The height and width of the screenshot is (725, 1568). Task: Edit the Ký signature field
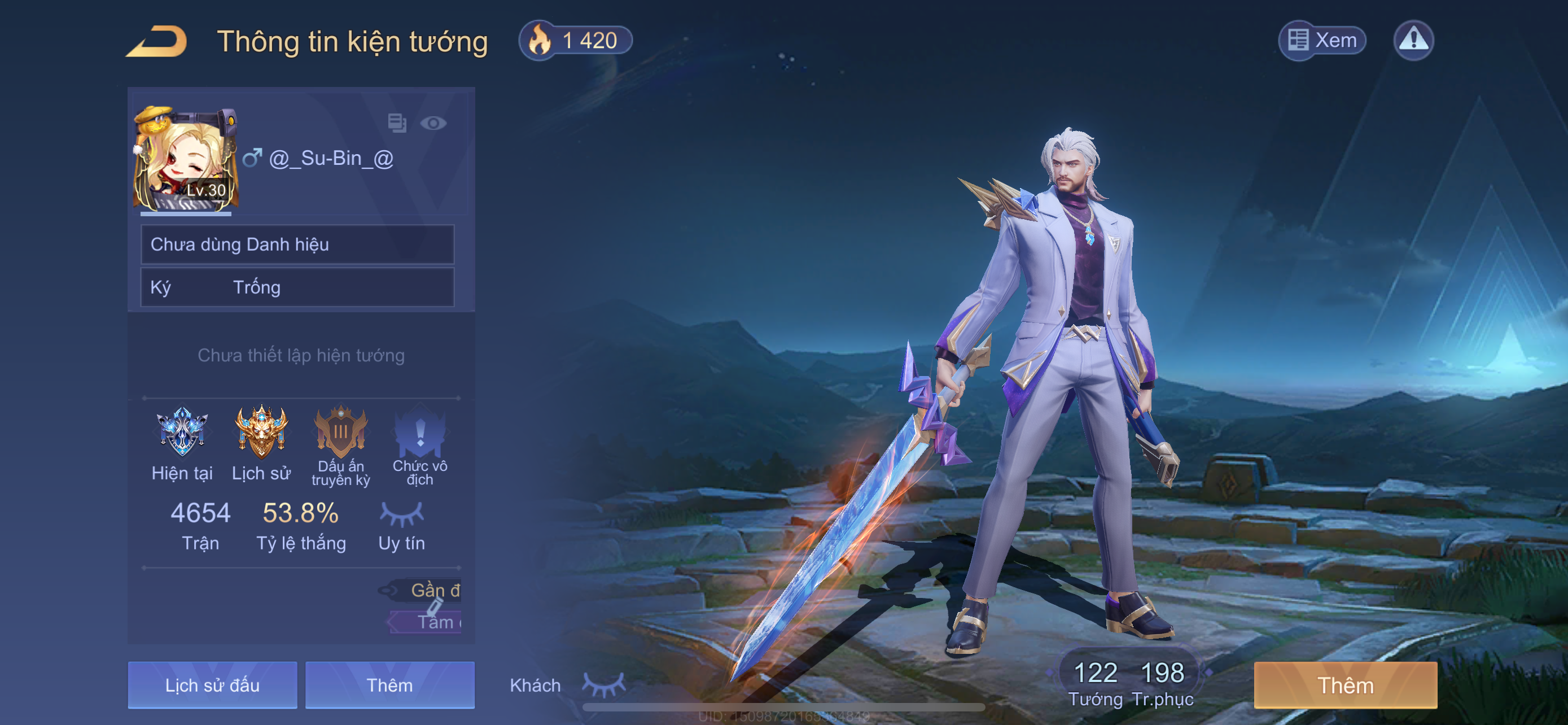297,287
